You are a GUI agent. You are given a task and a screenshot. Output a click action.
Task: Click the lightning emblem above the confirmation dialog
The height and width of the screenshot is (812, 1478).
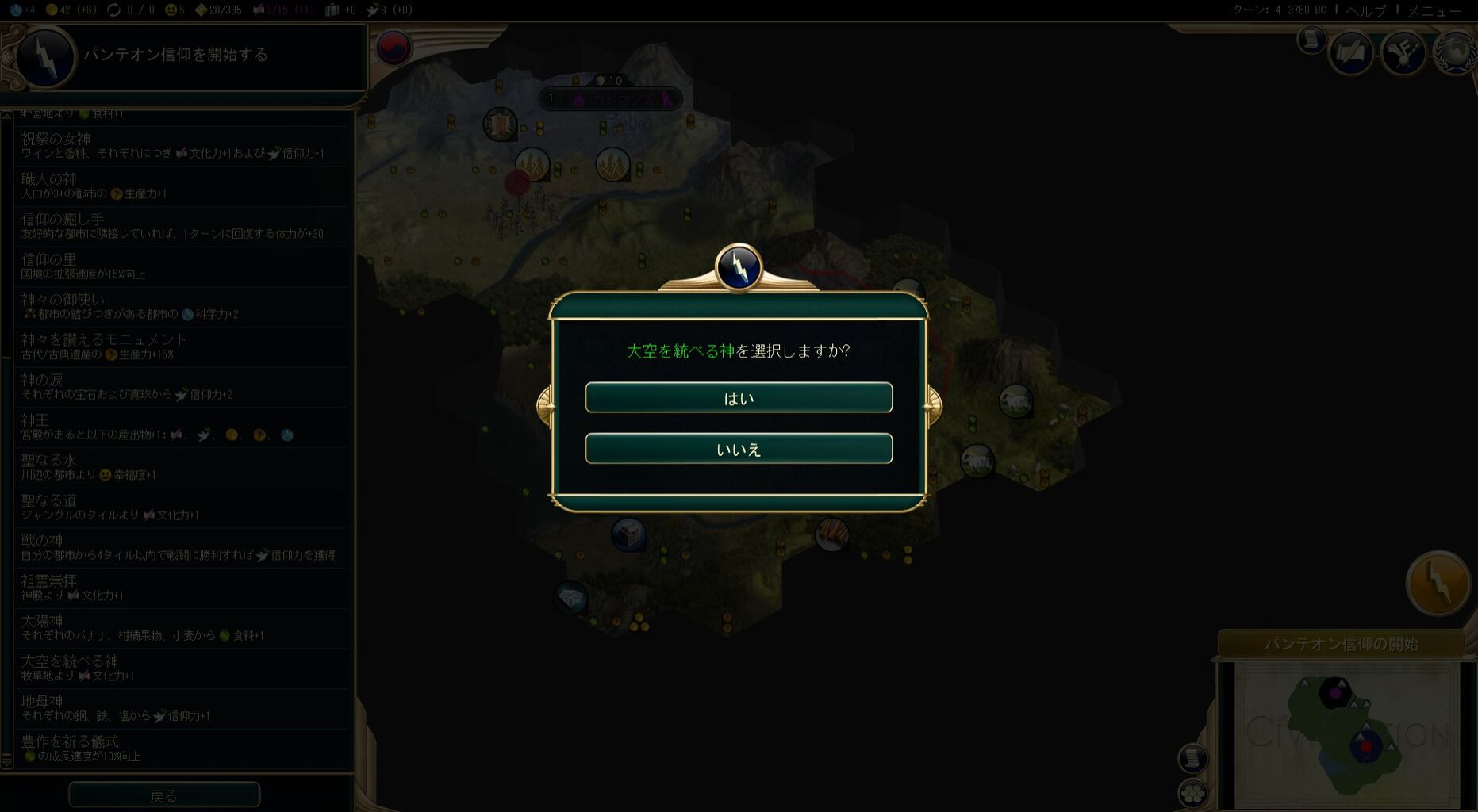click(738, 266)
